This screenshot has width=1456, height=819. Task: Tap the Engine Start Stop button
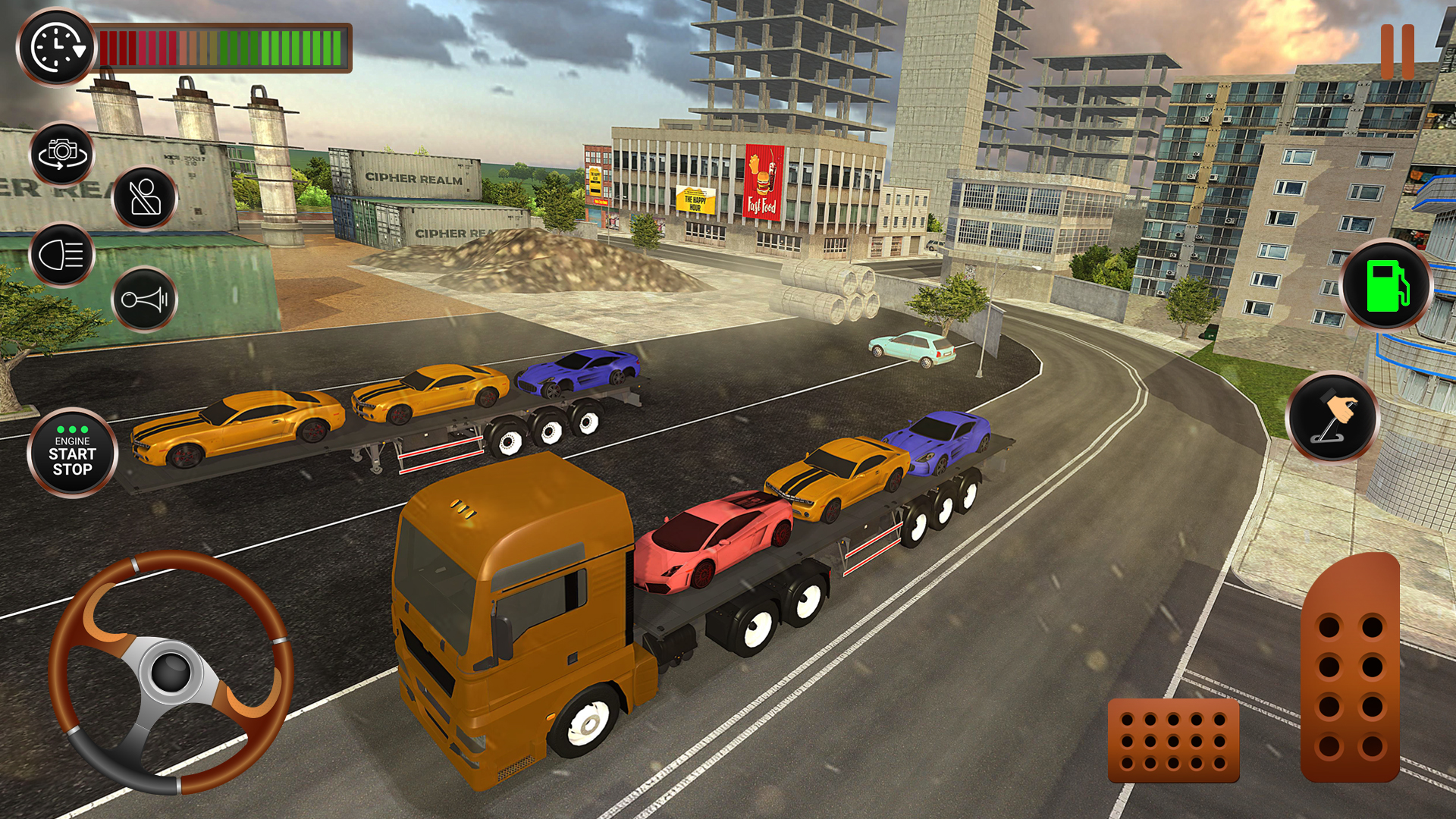click(73, 453)
